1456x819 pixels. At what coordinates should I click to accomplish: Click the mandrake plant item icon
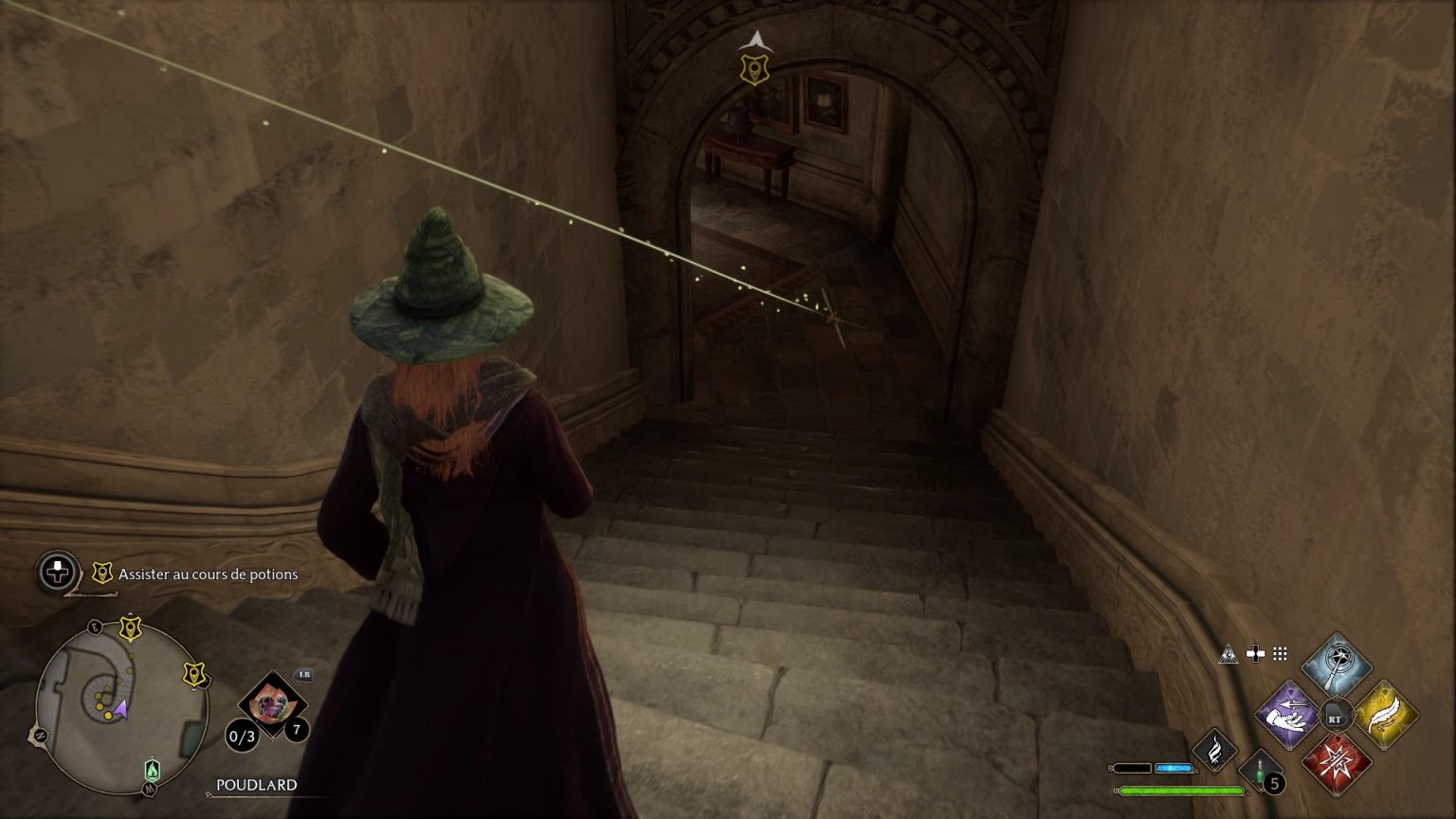click(x=275, y=702)
